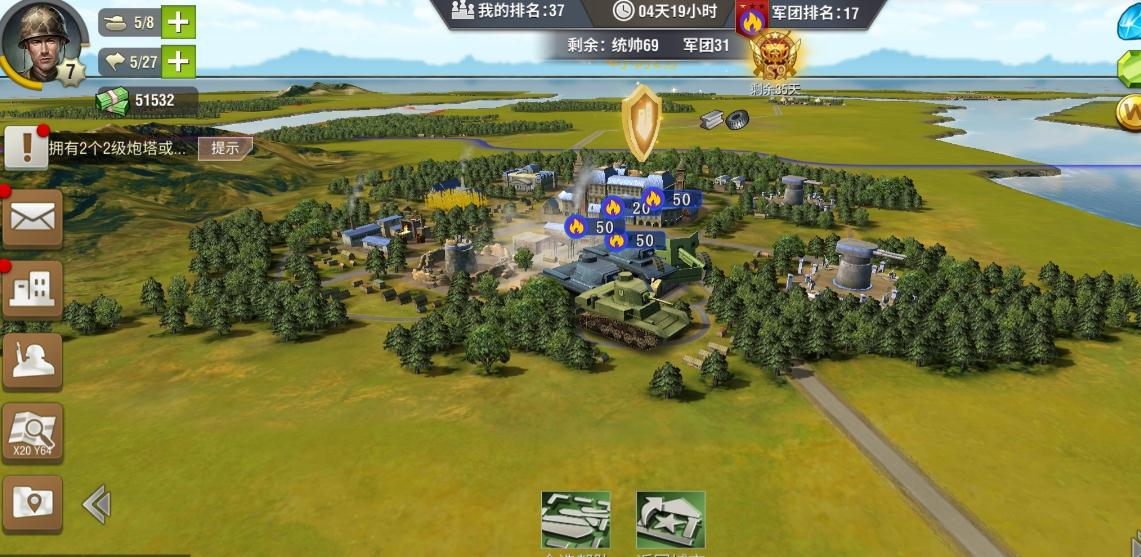The height and width of the screenshot is (557, 1141).
Task: Select the troop formation button
Action: coord(575,520)
